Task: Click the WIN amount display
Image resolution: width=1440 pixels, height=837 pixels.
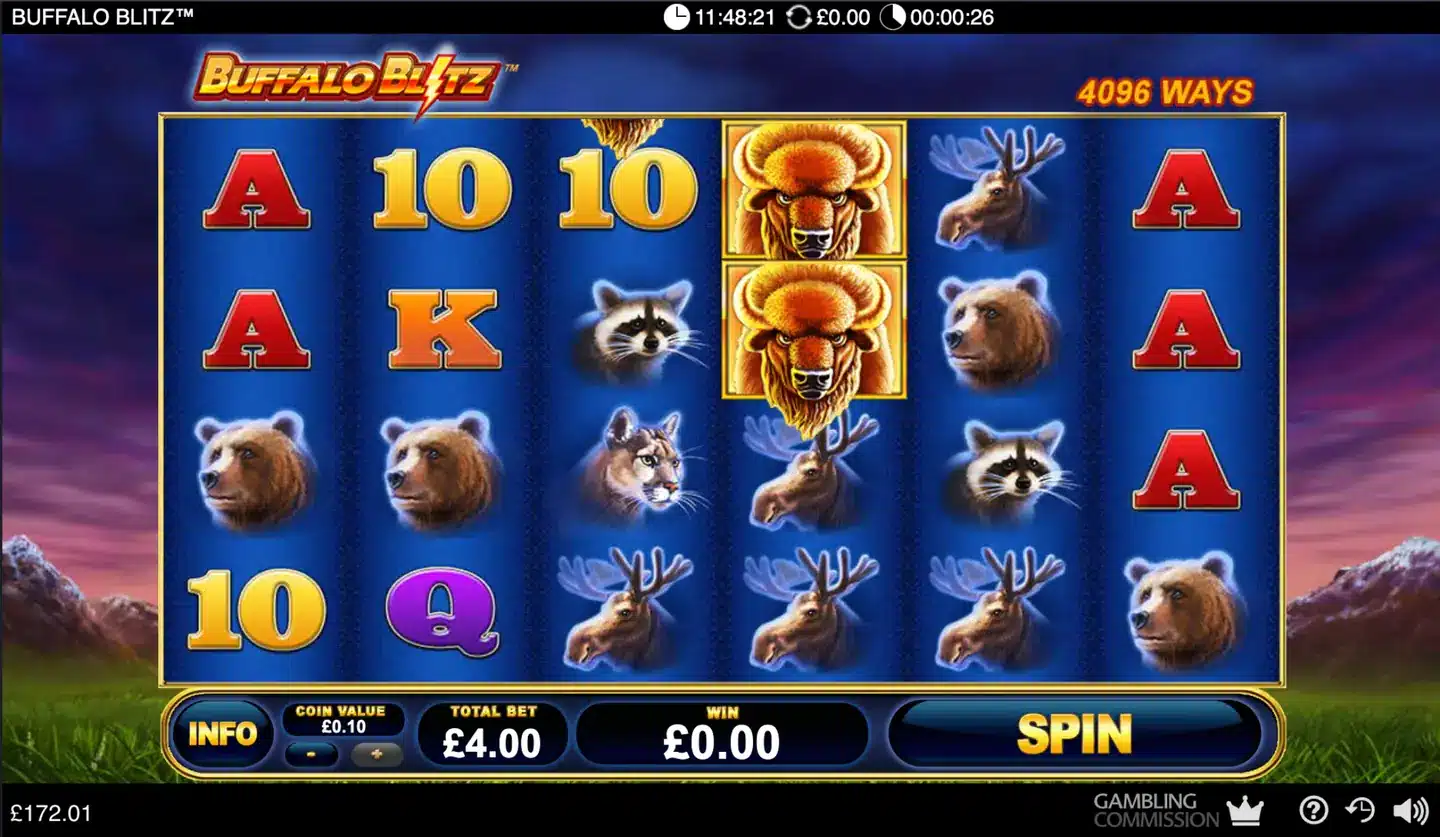Action: [722, 733]
